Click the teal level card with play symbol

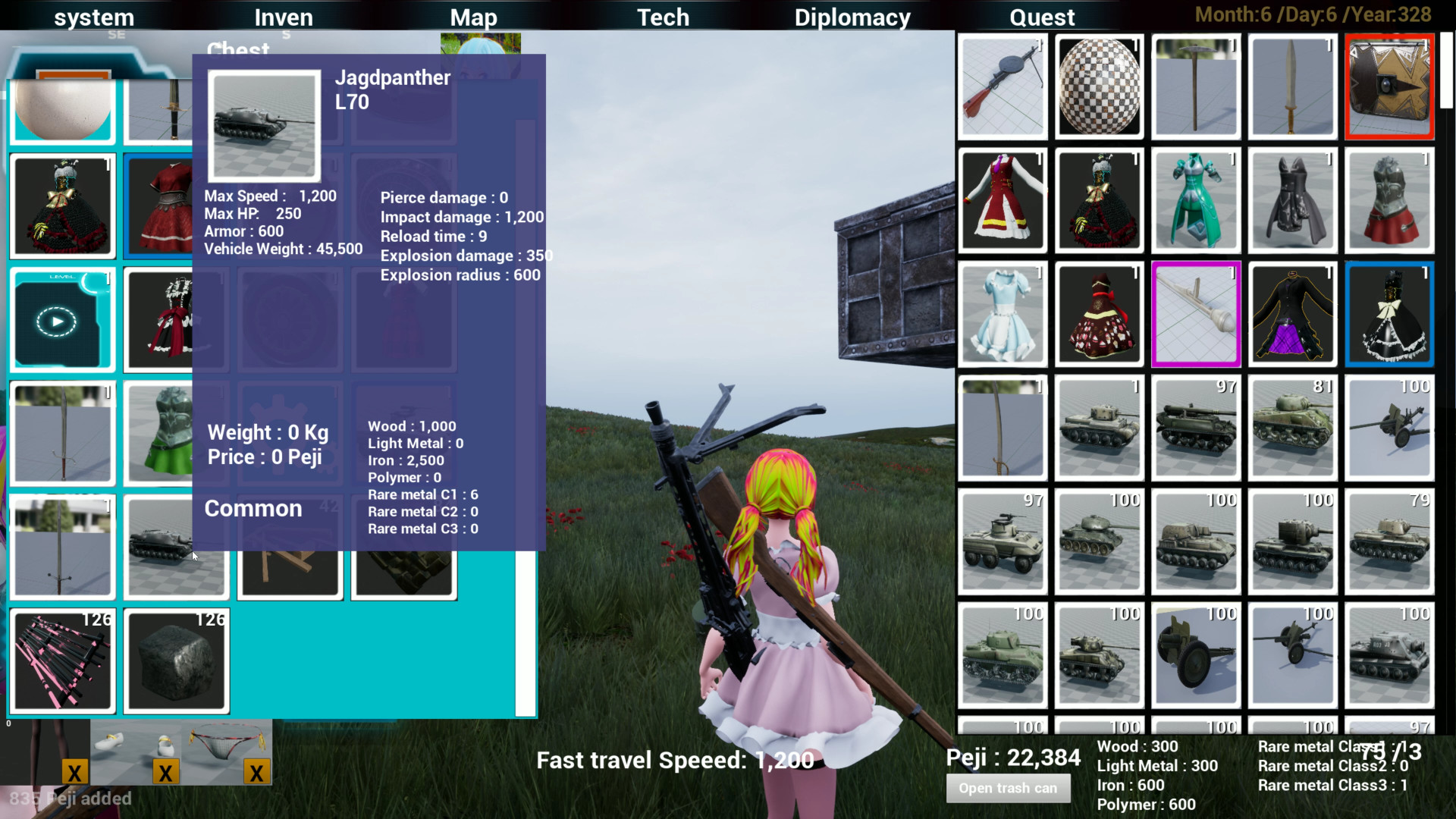tap(62, 319)
